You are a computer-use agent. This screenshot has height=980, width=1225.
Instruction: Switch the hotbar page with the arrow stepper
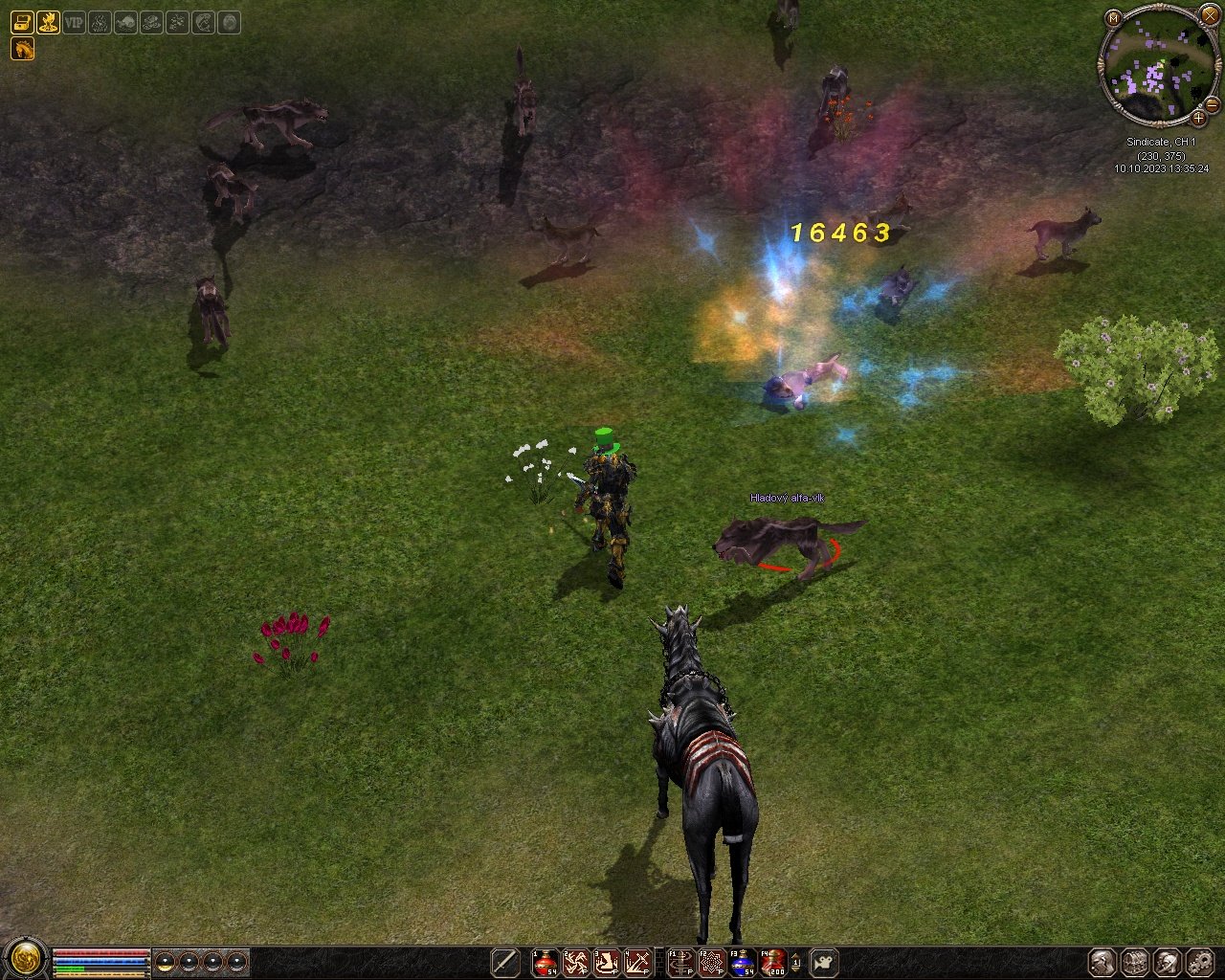click(795, 962)
